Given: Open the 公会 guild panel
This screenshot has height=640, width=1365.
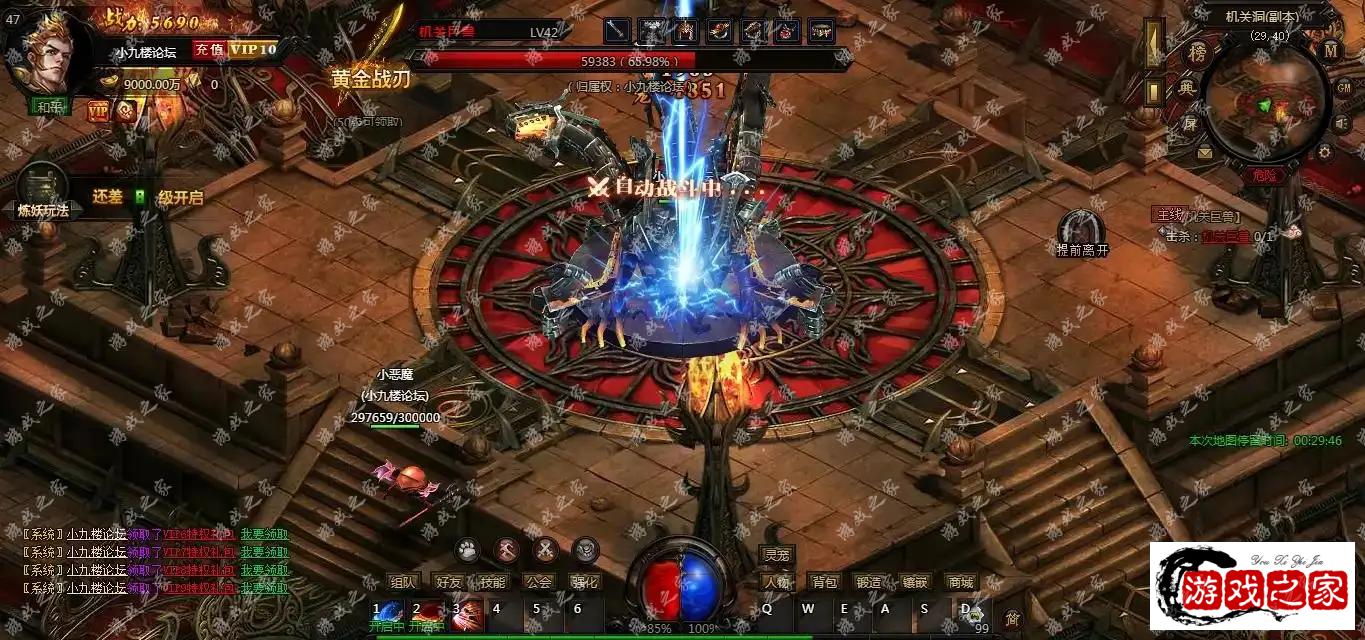Looking at the screenshot, I should pyautogui.click(x=538, y=582).
